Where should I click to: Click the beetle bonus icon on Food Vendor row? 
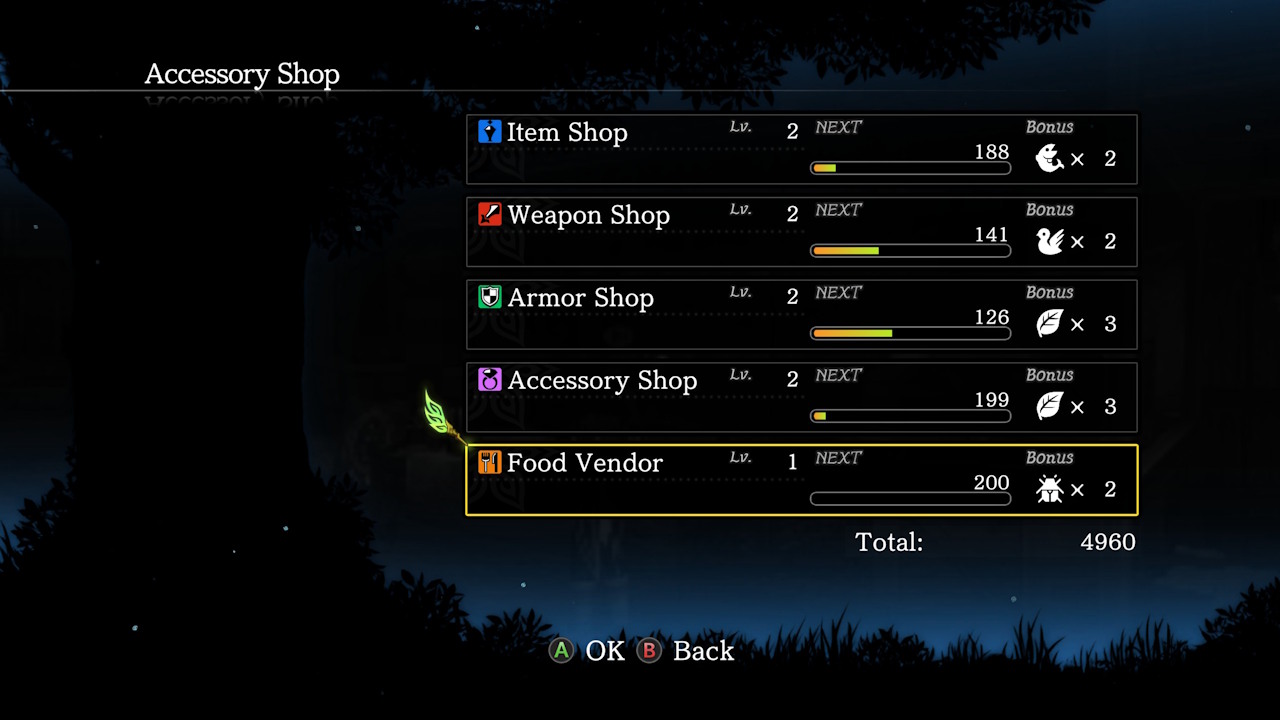point(1051,489)
